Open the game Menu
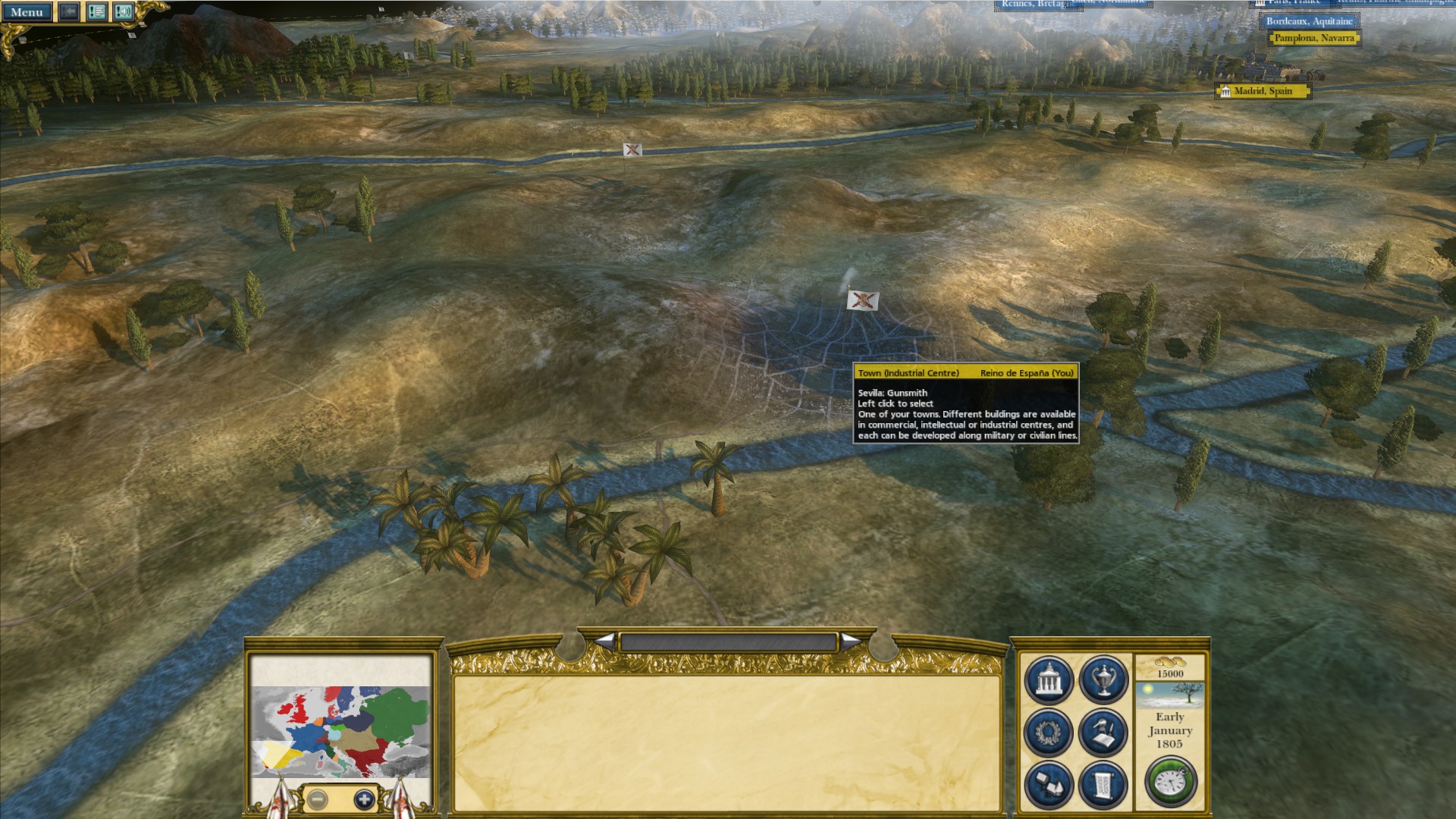This screenshot has width=1456, height=819. click(x=27, y=12)
